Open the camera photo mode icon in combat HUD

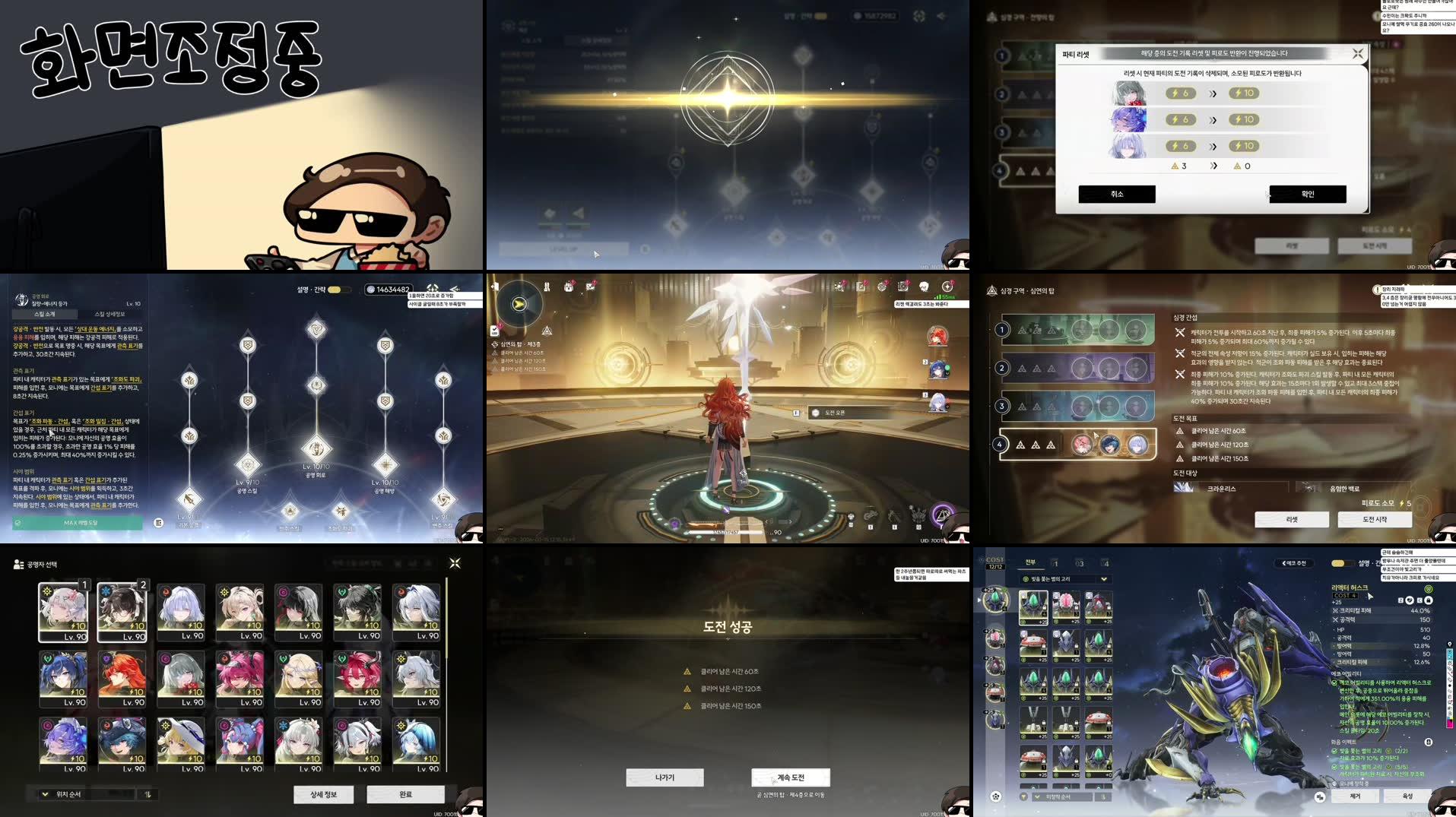(903, 287)
